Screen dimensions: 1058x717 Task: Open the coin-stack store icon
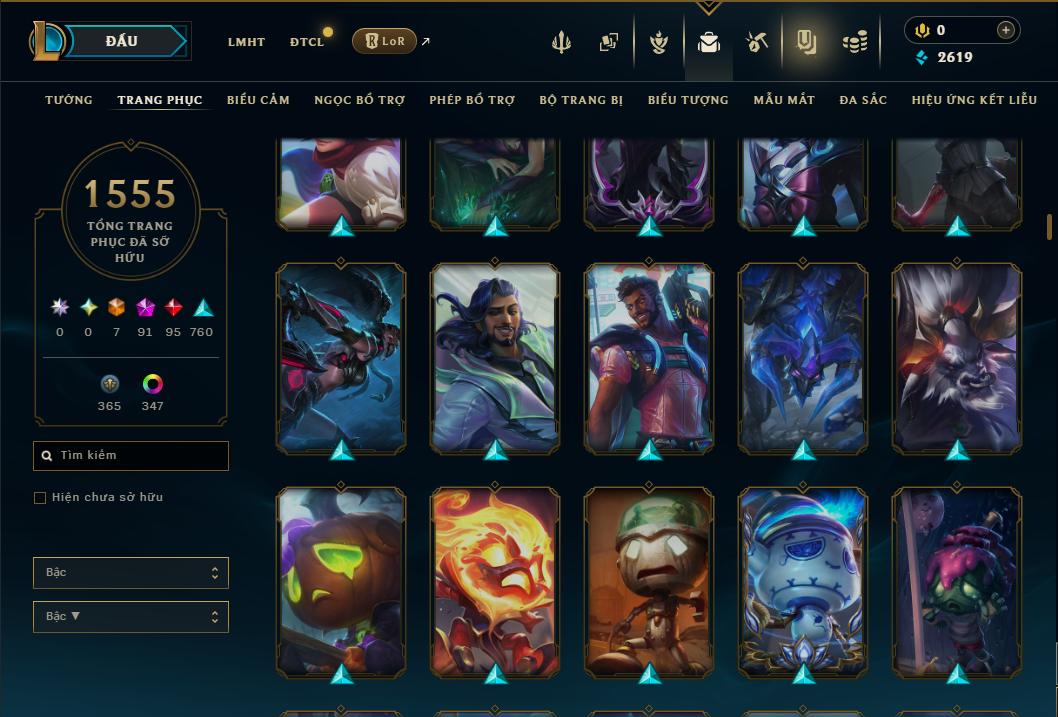[x=854, y=42]
